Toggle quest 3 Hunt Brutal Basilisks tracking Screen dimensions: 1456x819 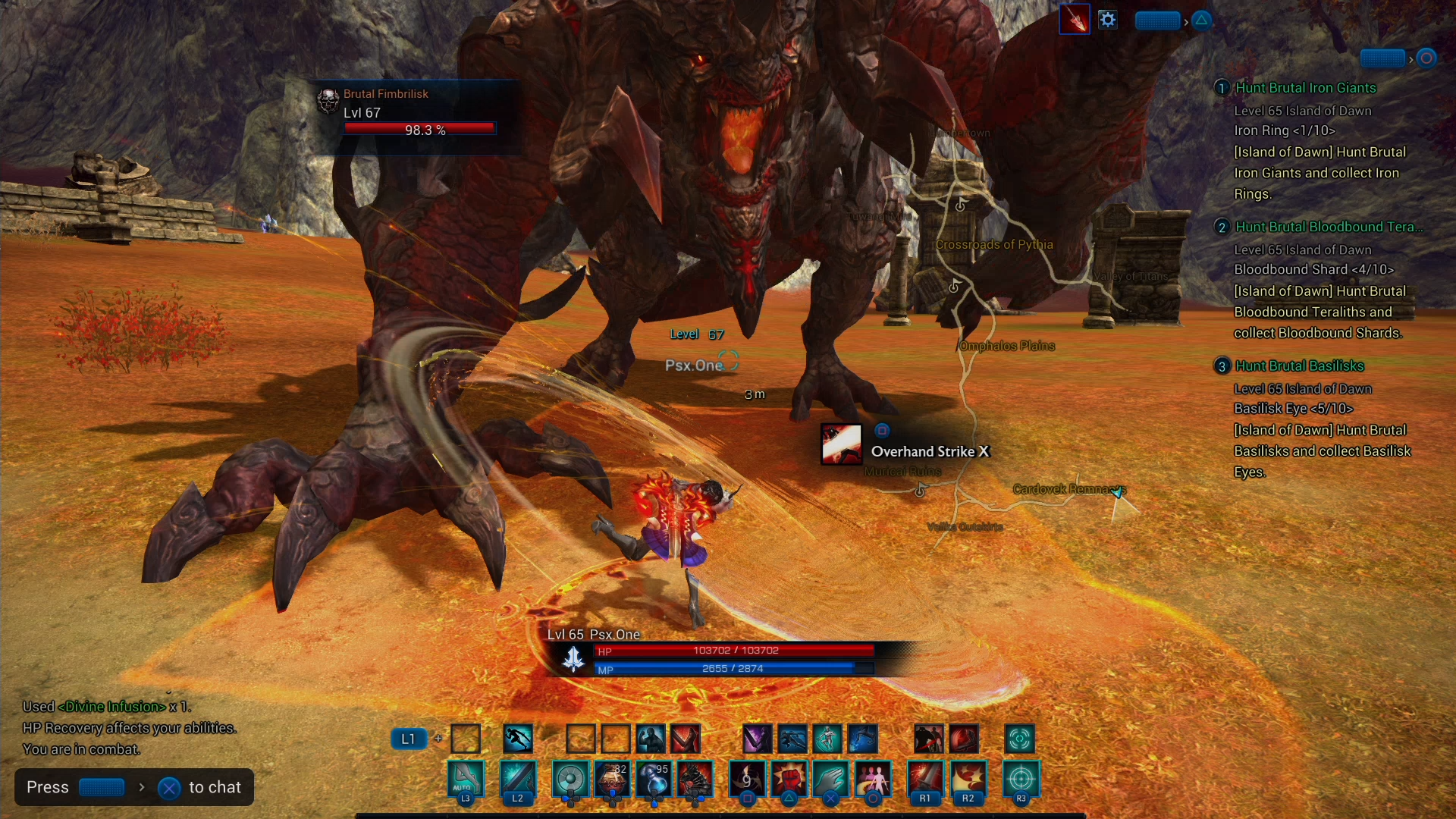point(1222,366)
